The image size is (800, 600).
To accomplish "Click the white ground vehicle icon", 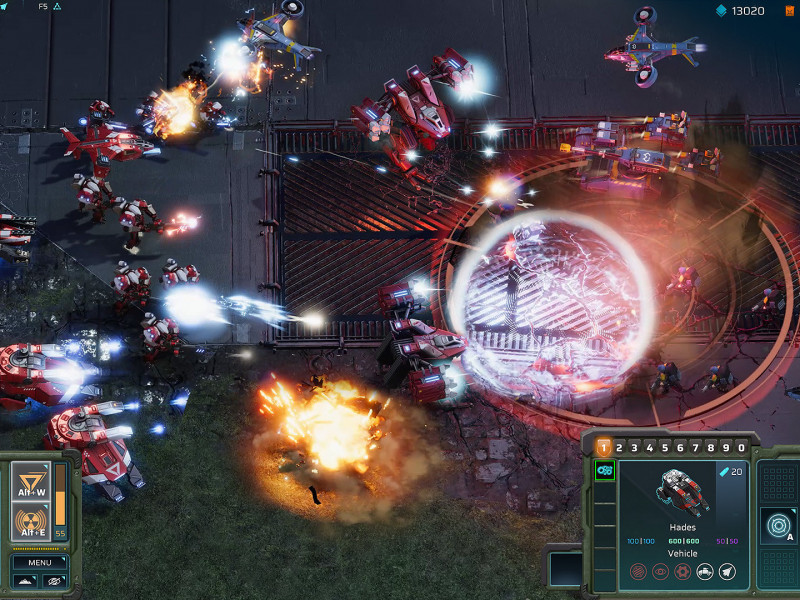I will click(x=704, y=572).
